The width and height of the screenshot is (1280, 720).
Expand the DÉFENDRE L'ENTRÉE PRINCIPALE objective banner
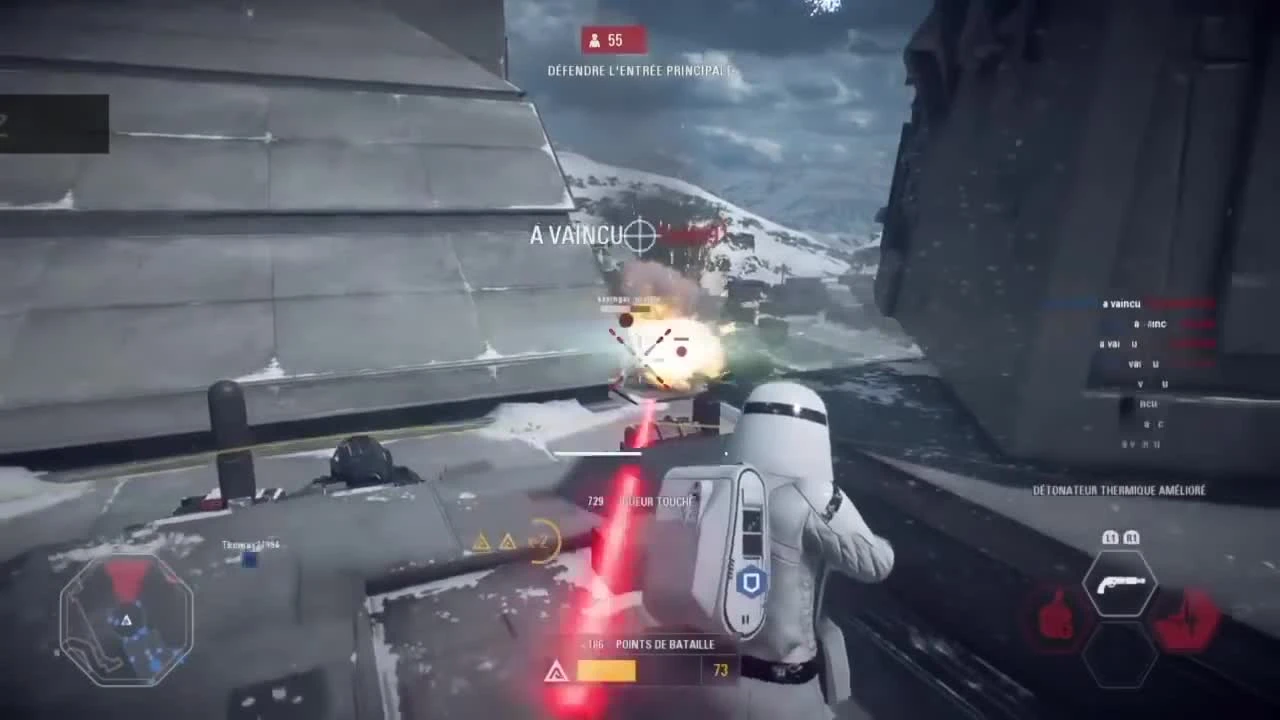[x=640, y=71]
